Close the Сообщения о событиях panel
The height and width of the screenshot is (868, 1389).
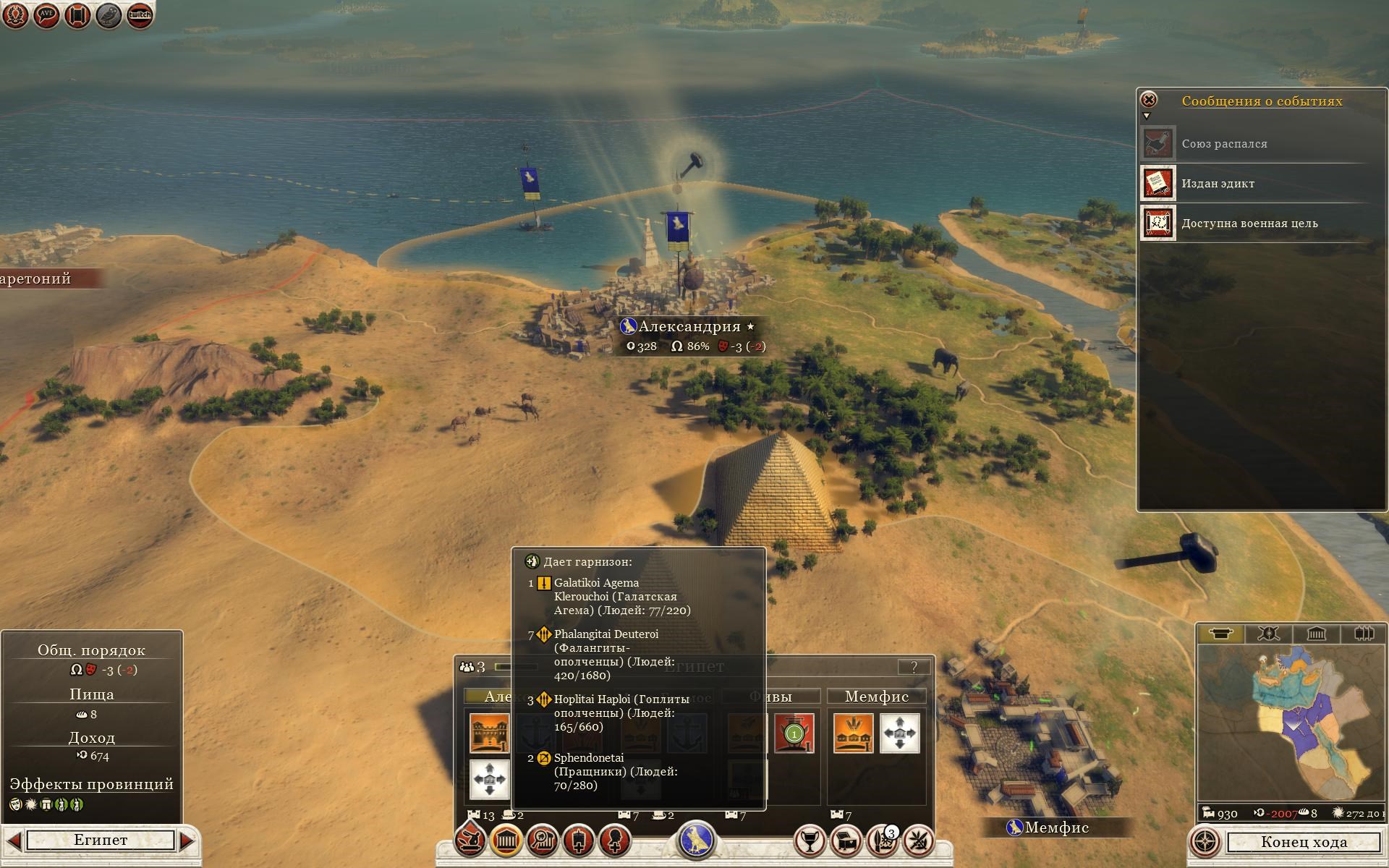point(1148,100)
